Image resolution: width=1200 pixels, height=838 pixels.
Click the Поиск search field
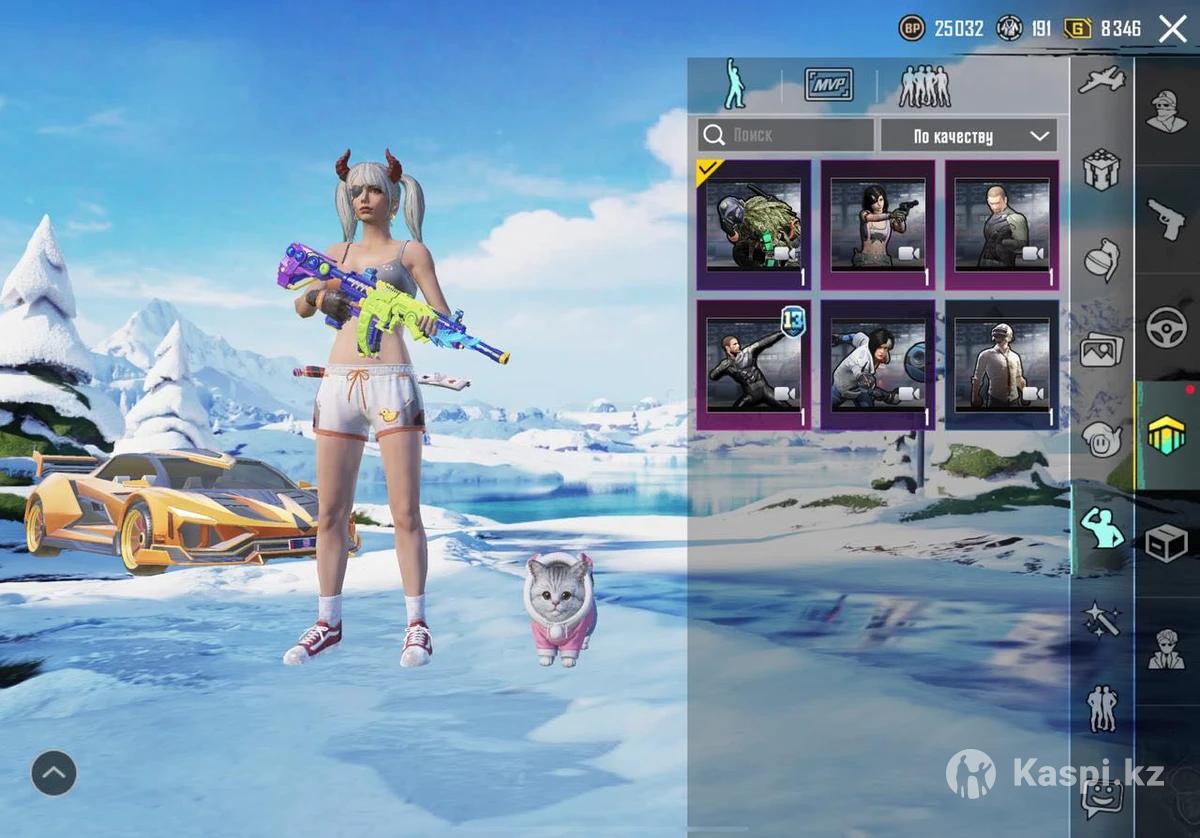(786, 135)
